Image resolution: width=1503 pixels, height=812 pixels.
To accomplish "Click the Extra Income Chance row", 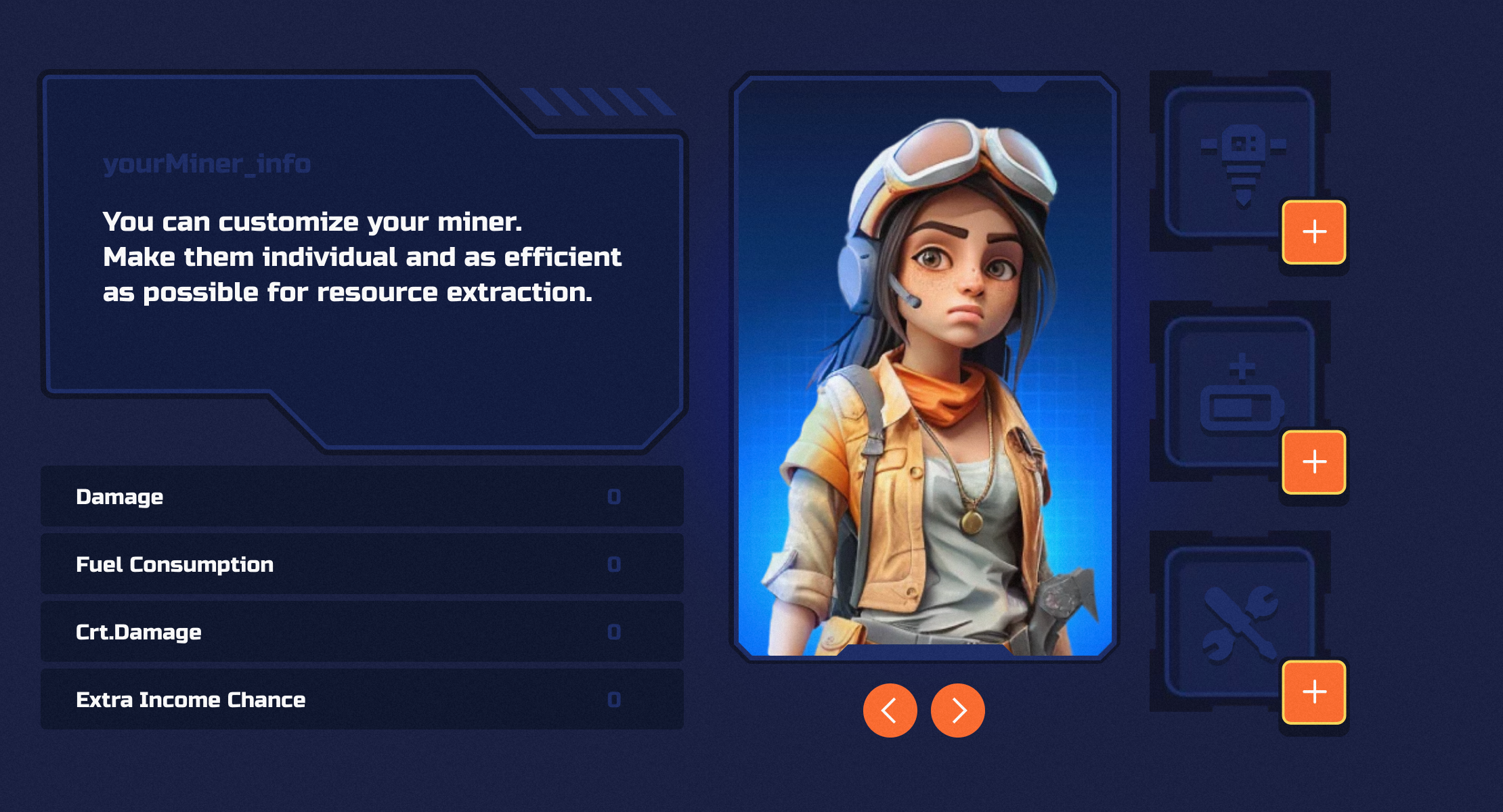I will 362,700.
